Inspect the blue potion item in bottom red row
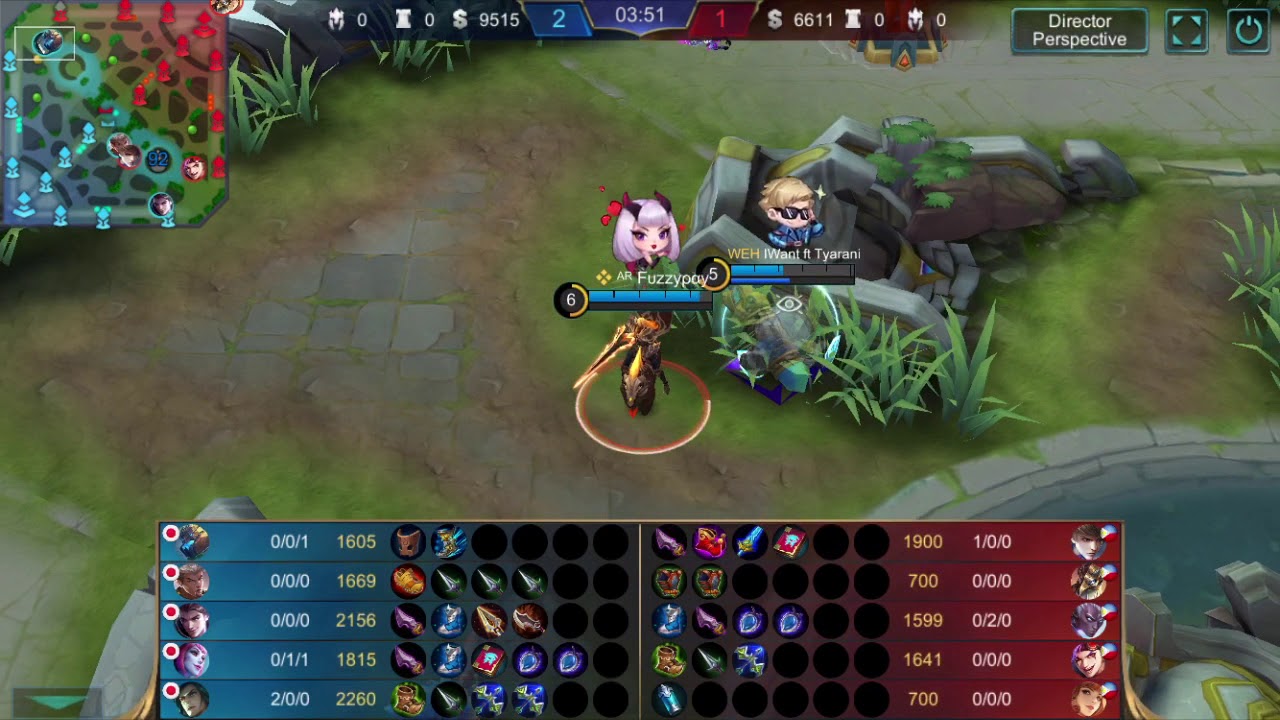The width and height of the screenshot is (1280, 720). 669,699
